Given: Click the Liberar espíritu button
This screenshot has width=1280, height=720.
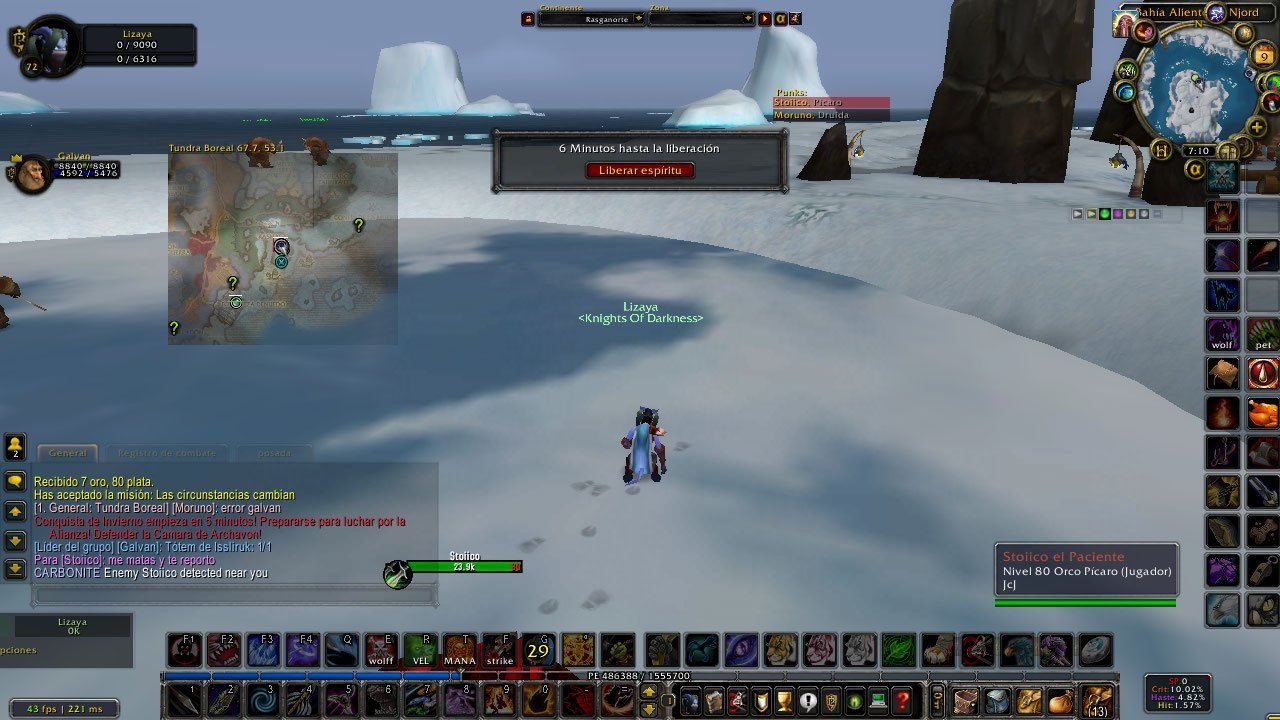Looking at the screenshot, I should point(639,170).
